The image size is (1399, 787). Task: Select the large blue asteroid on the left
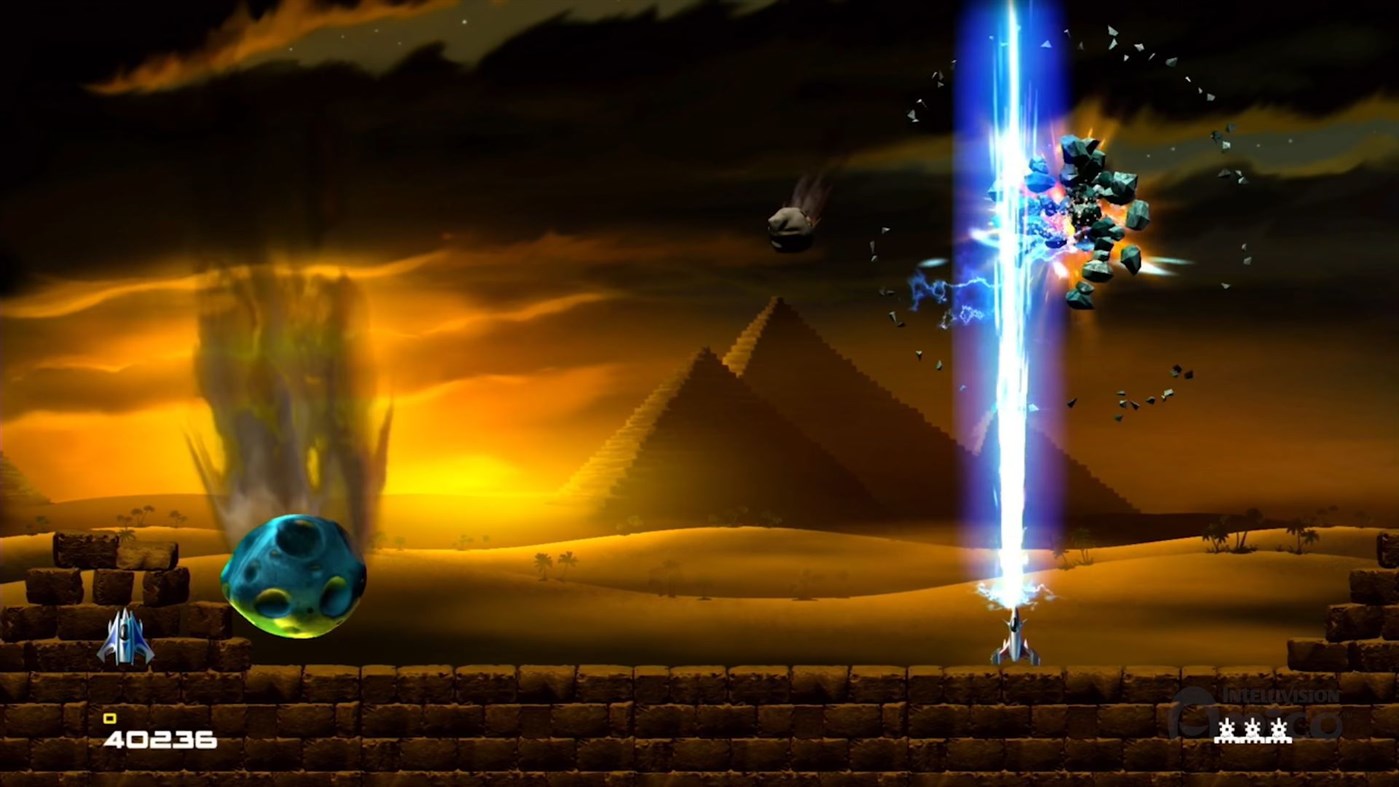click(x=293, y=578)
